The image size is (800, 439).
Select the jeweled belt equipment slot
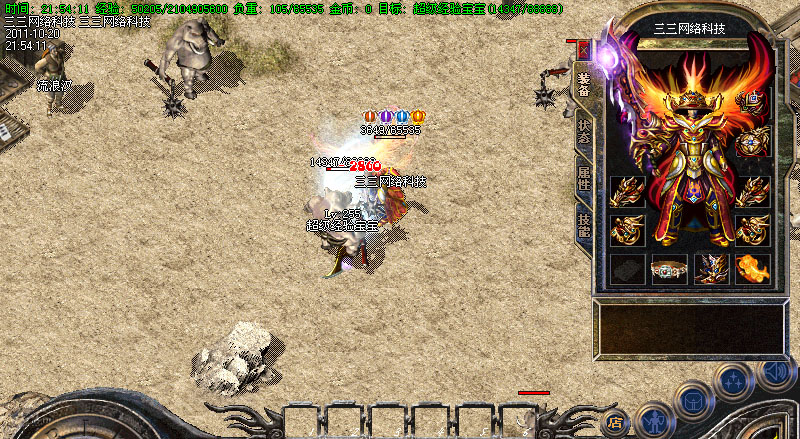click(x=669, y=269)
